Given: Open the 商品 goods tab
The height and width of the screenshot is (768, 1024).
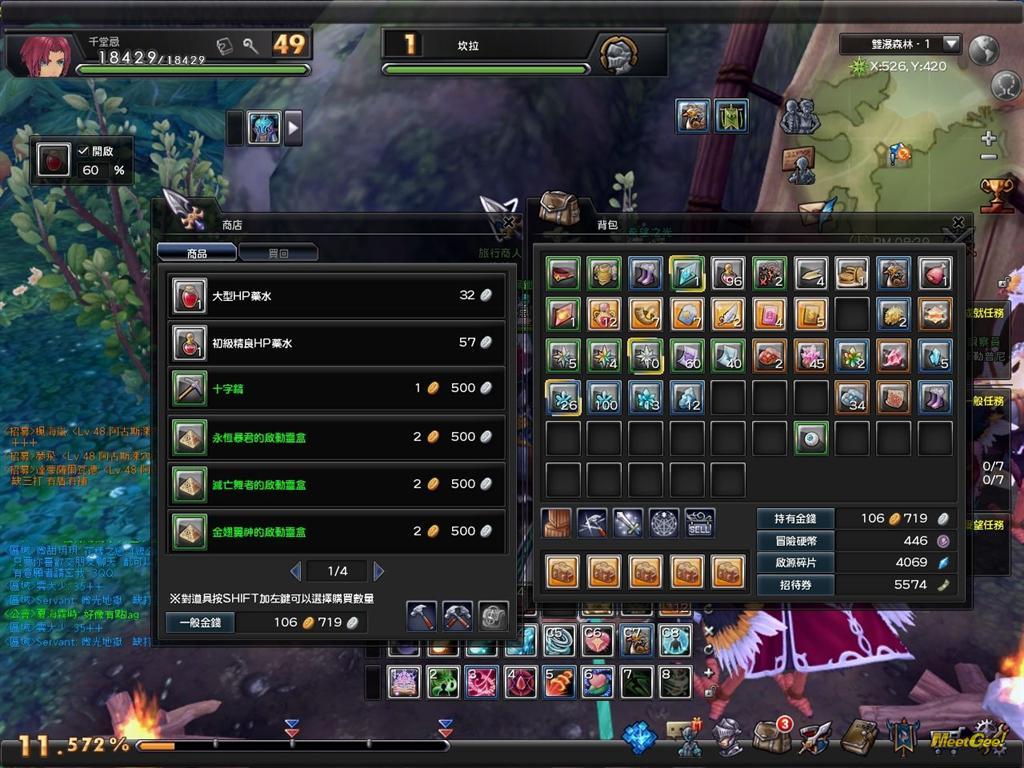Looking at the screenshot, I should (197, 253).
